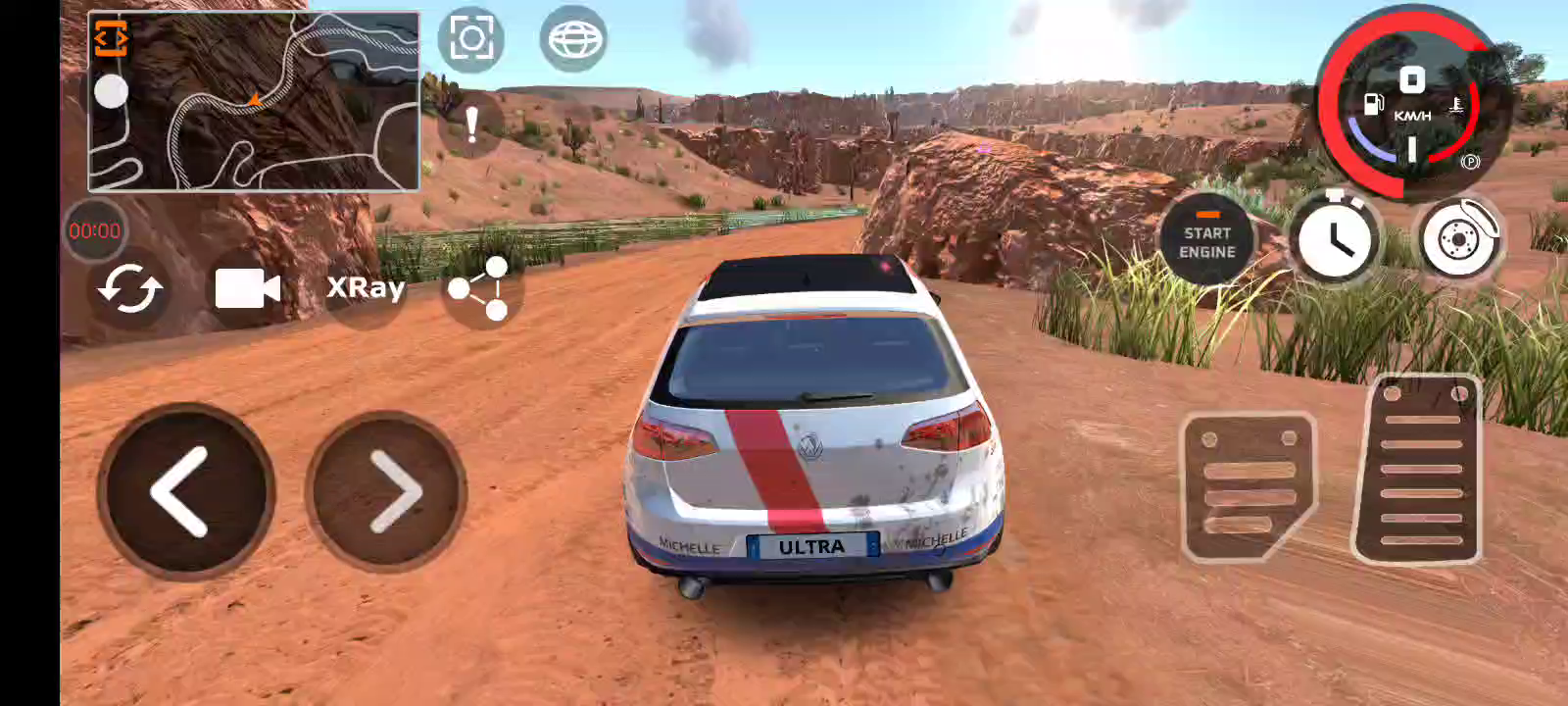The image size is (1568, 706).
Task: Expand the minimap using the orange corner icon
Action: coord(111,37)
